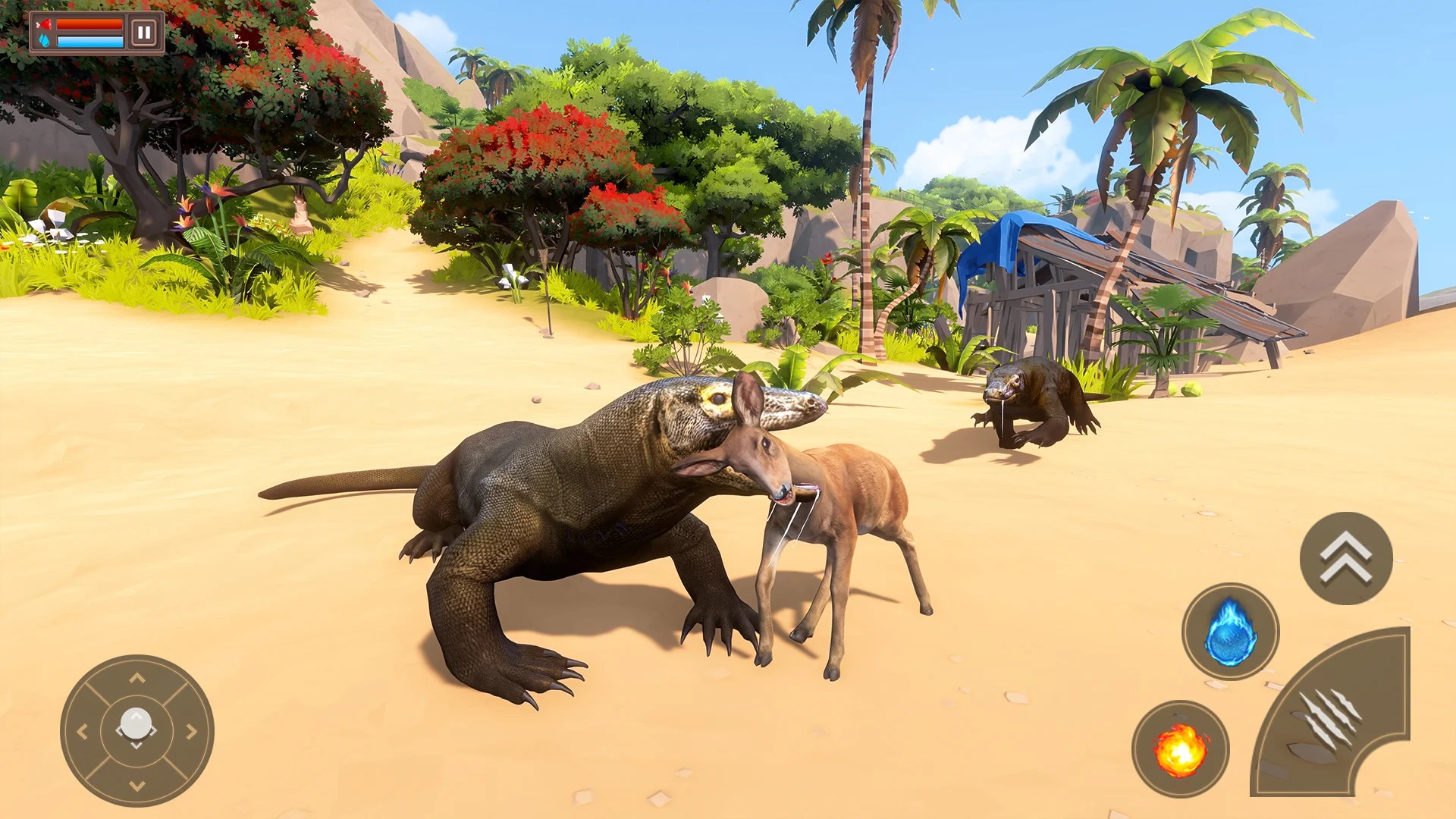The height and width of the screenshot is (819, 1456).
Task: Tap the left arrow of the virtual joystick
Action: coord(83,730)
